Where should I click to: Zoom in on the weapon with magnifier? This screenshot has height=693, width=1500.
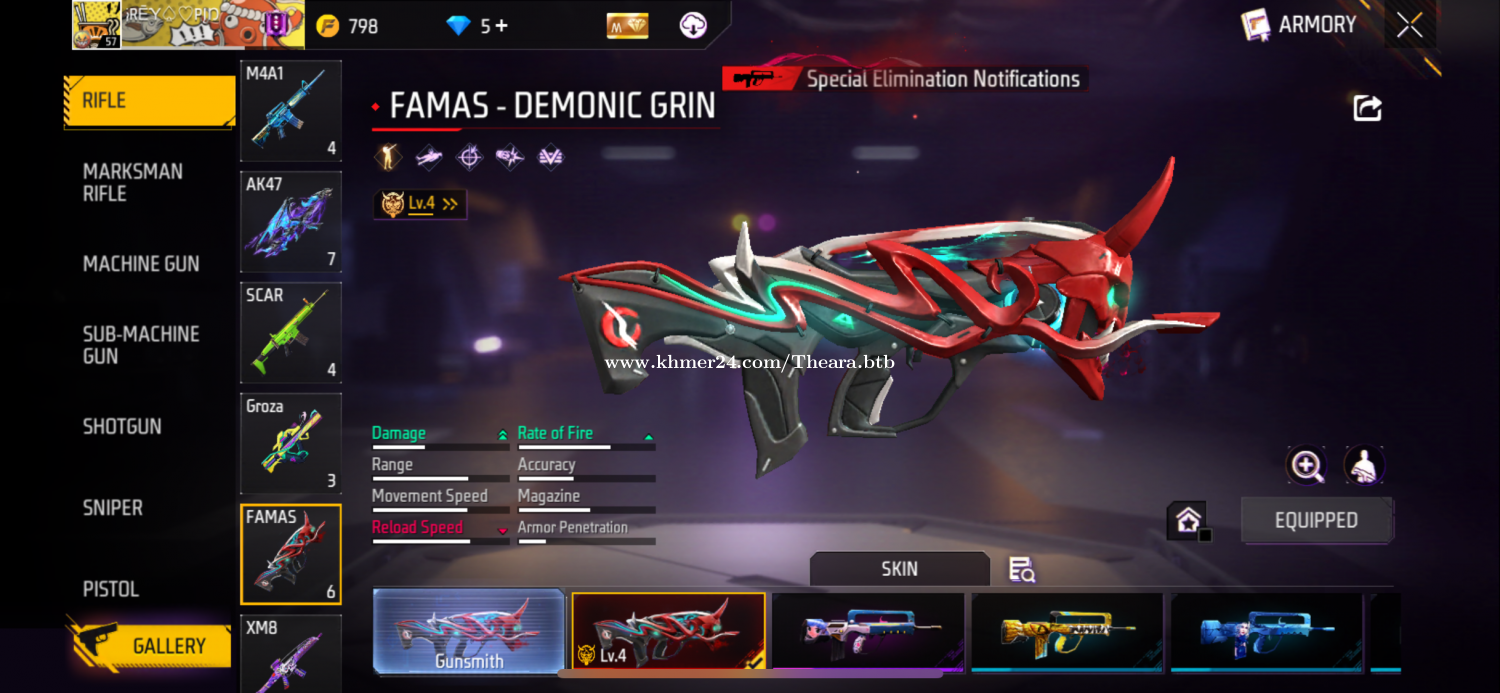pyautogui.click(x=1306, y=465)
